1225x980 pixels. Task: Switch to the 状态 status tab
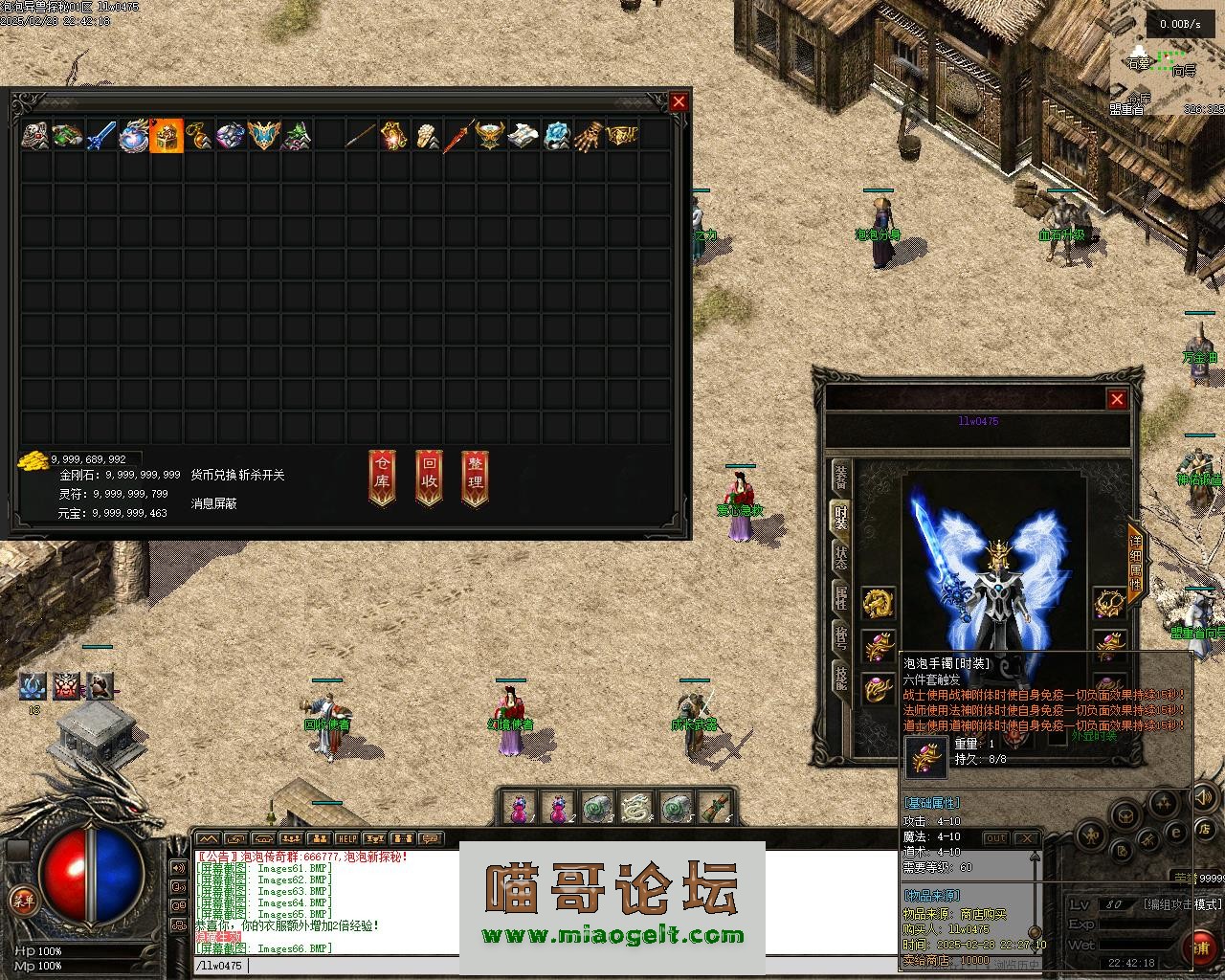click(x=840, y=557)
